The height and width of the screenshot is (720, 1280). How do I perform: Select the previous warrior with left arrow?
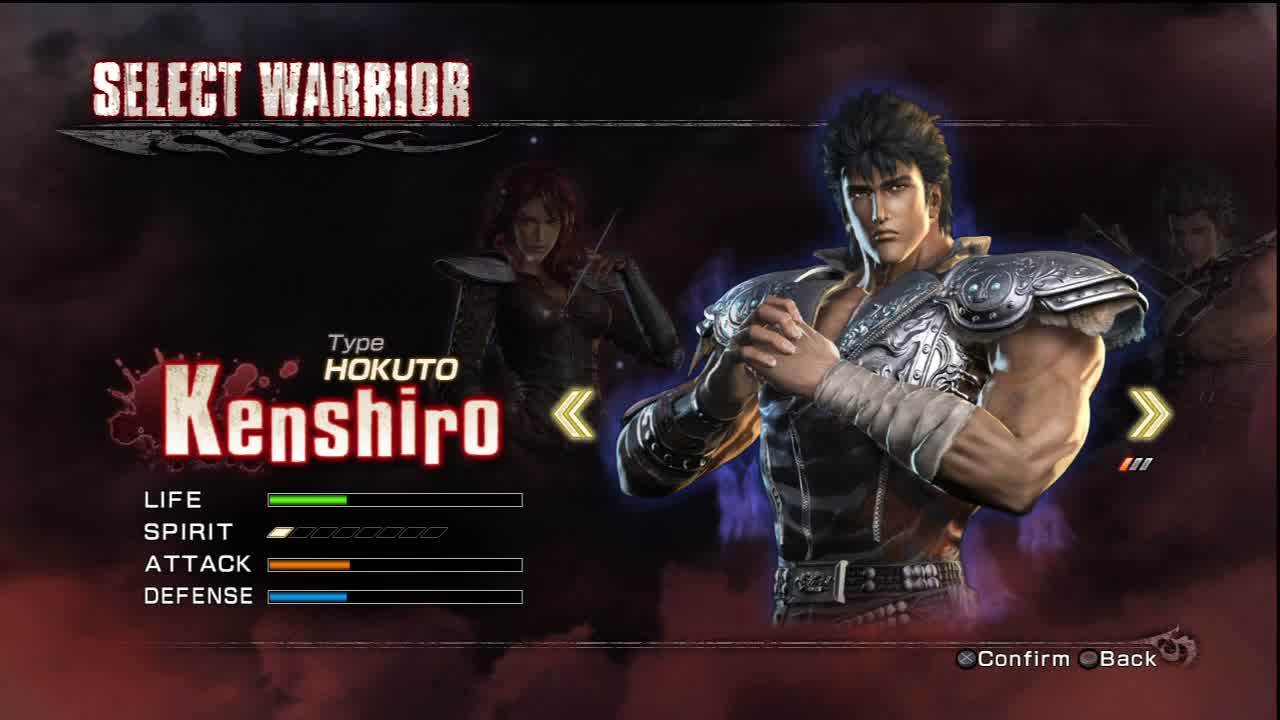(x=574, y=414)
